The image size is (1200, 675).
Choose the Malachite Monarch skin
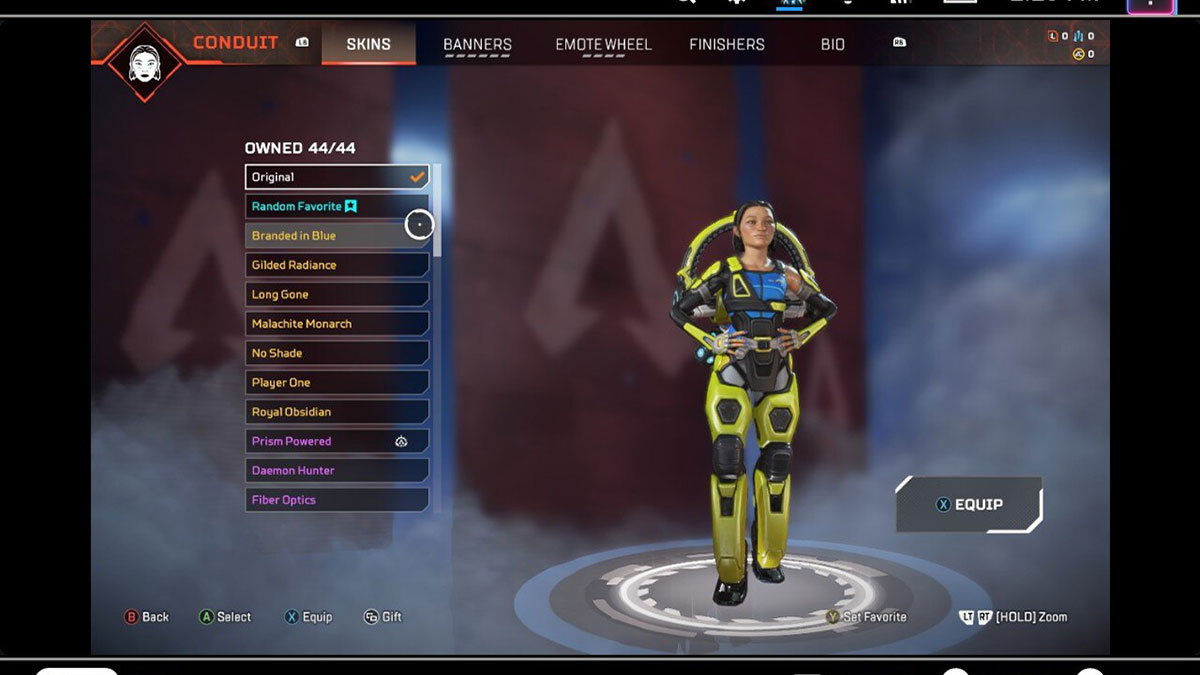pyautogui.click(x=337, y=324)
